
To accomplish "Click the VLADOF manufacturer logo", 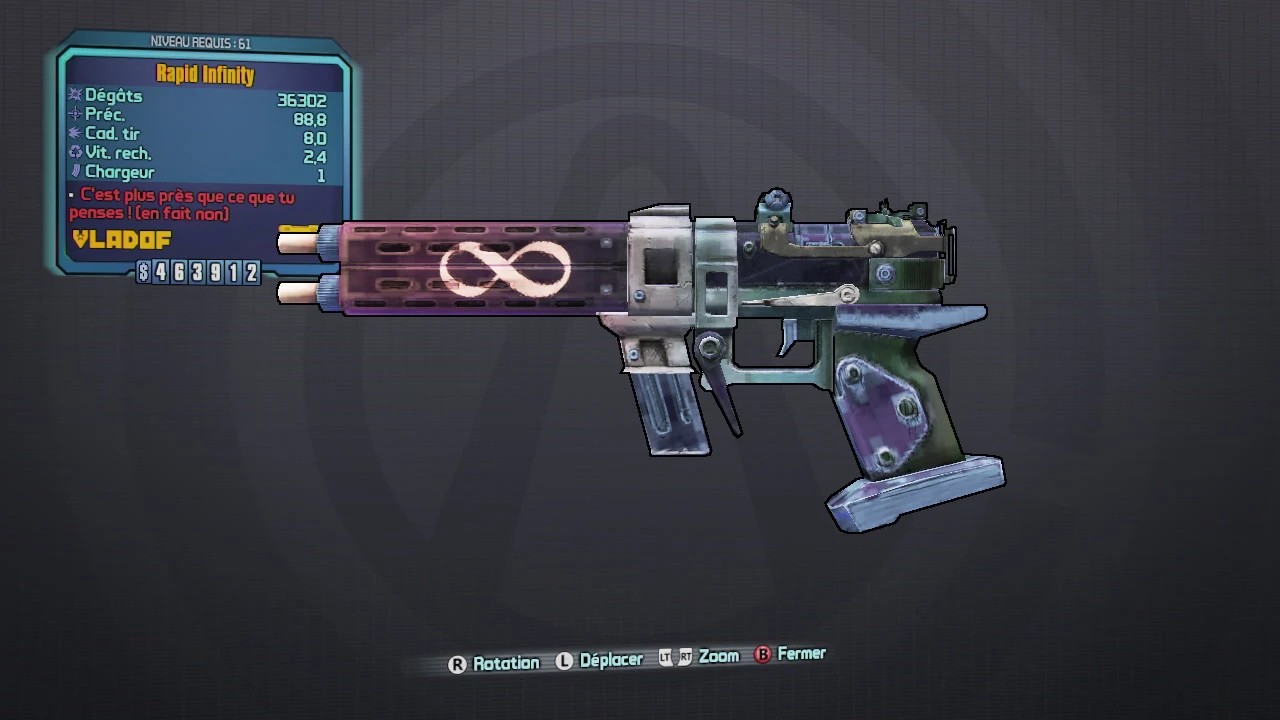I will [x=119, y=240].
